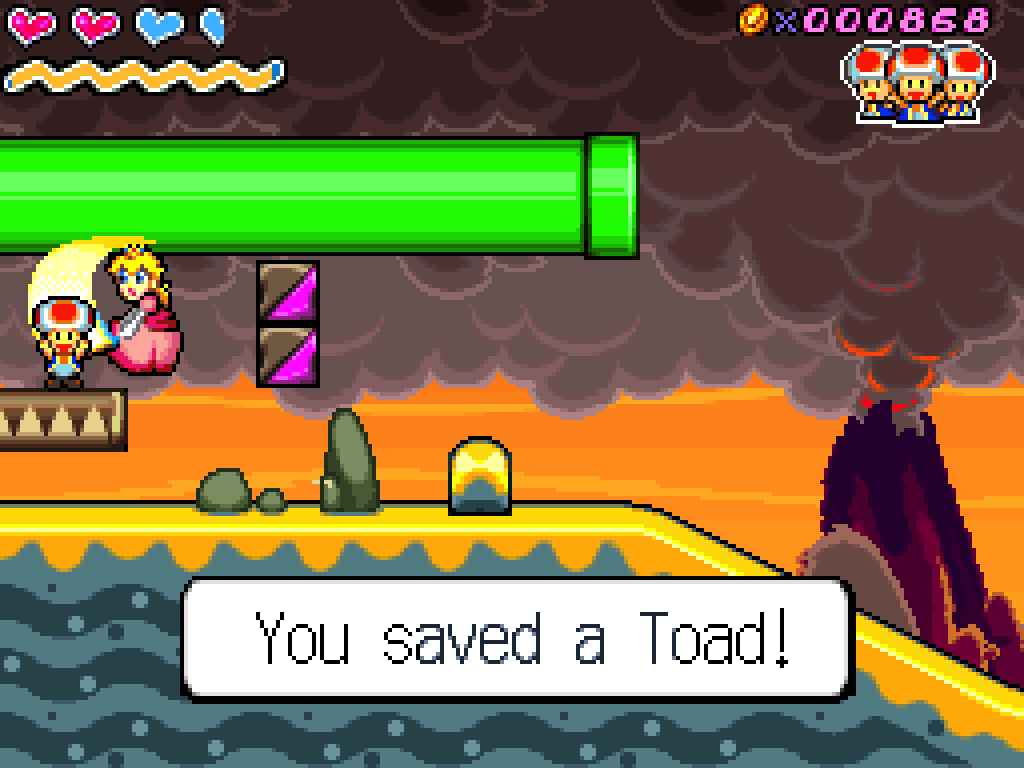Screen dimensions: 1024x768
Task: Click the rescued Toads tracker icon
Action: [915, 82]
